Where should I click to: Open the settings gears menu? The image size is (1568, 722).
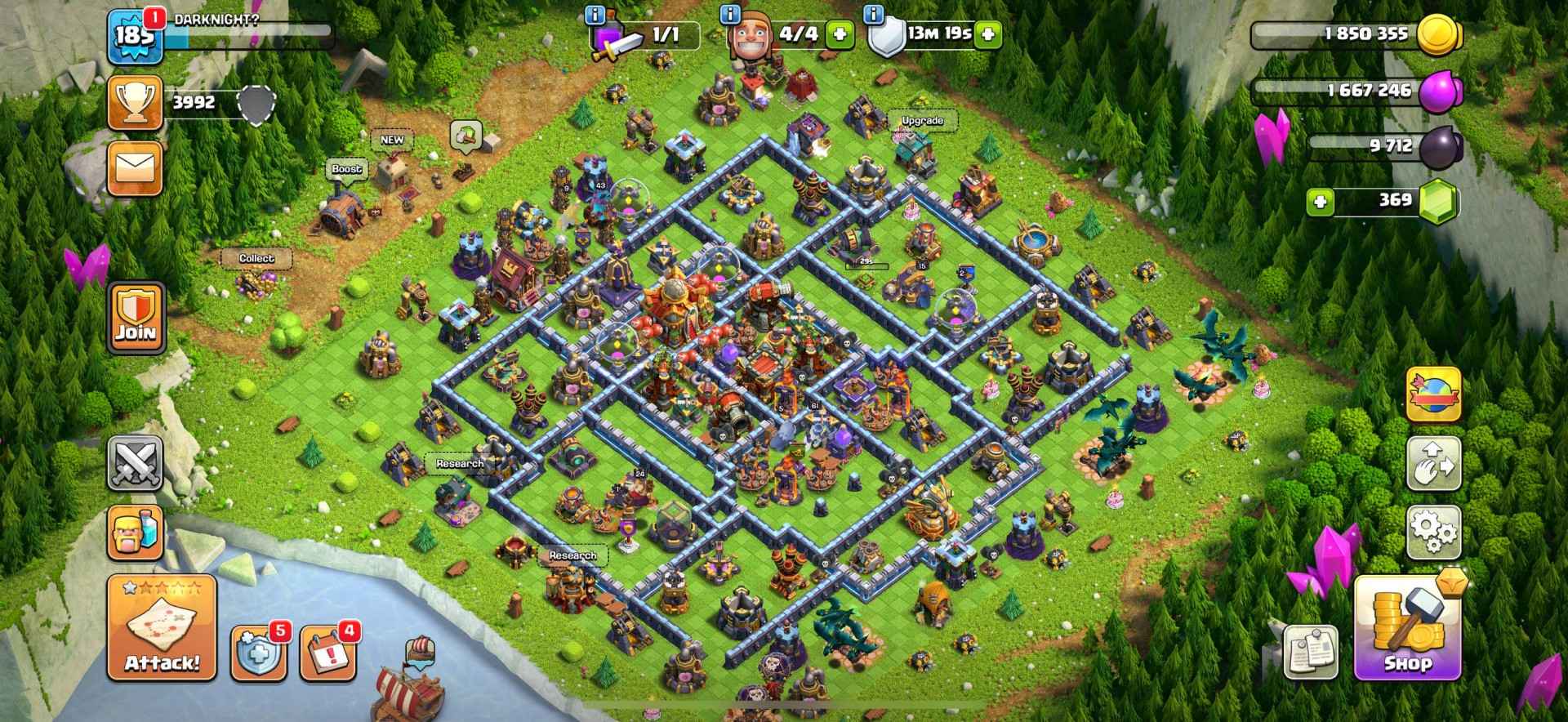click(1433, 532)
